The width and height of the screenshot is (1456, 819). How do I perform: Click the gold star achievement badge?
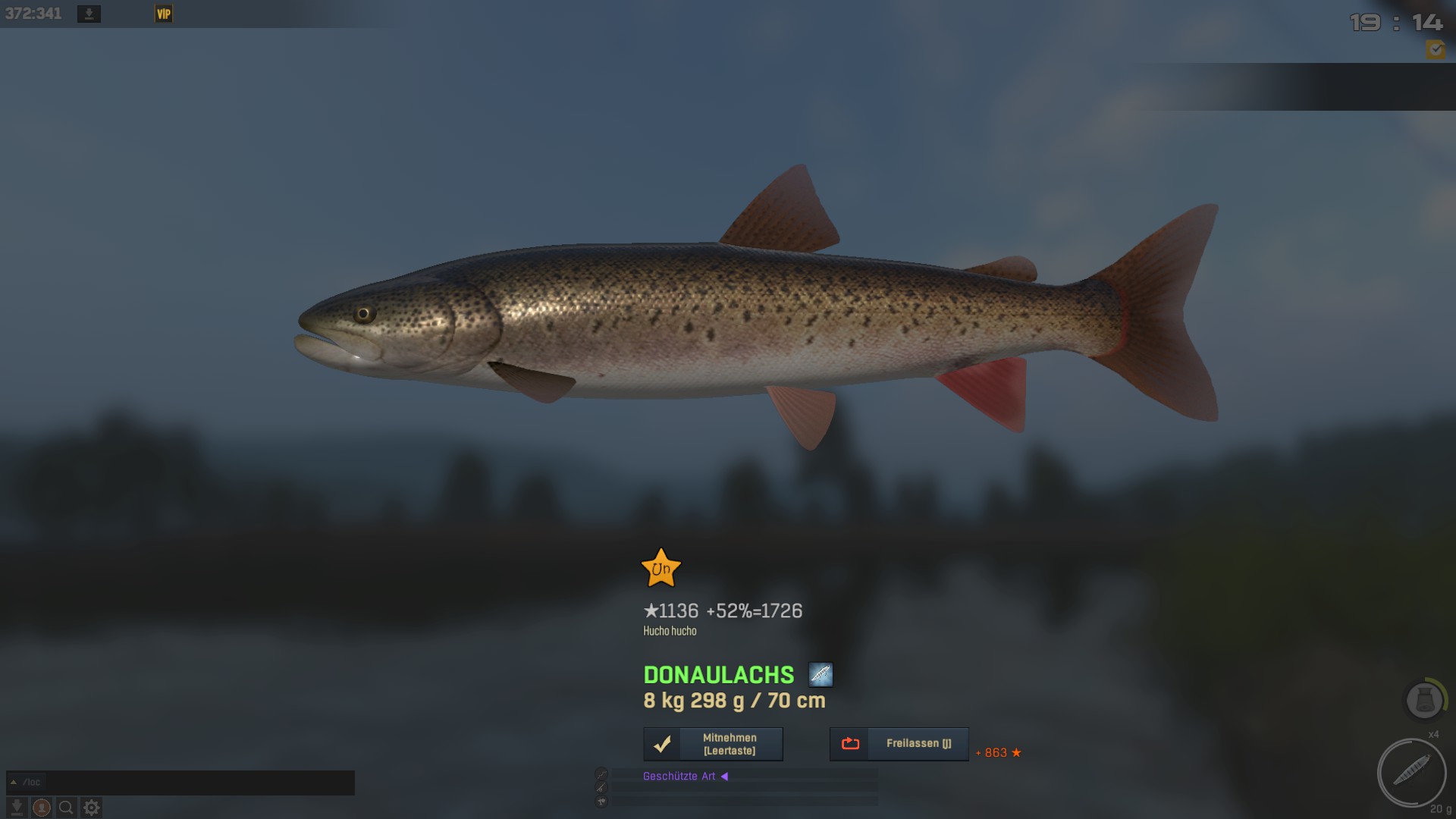click(x=661, y=568)
